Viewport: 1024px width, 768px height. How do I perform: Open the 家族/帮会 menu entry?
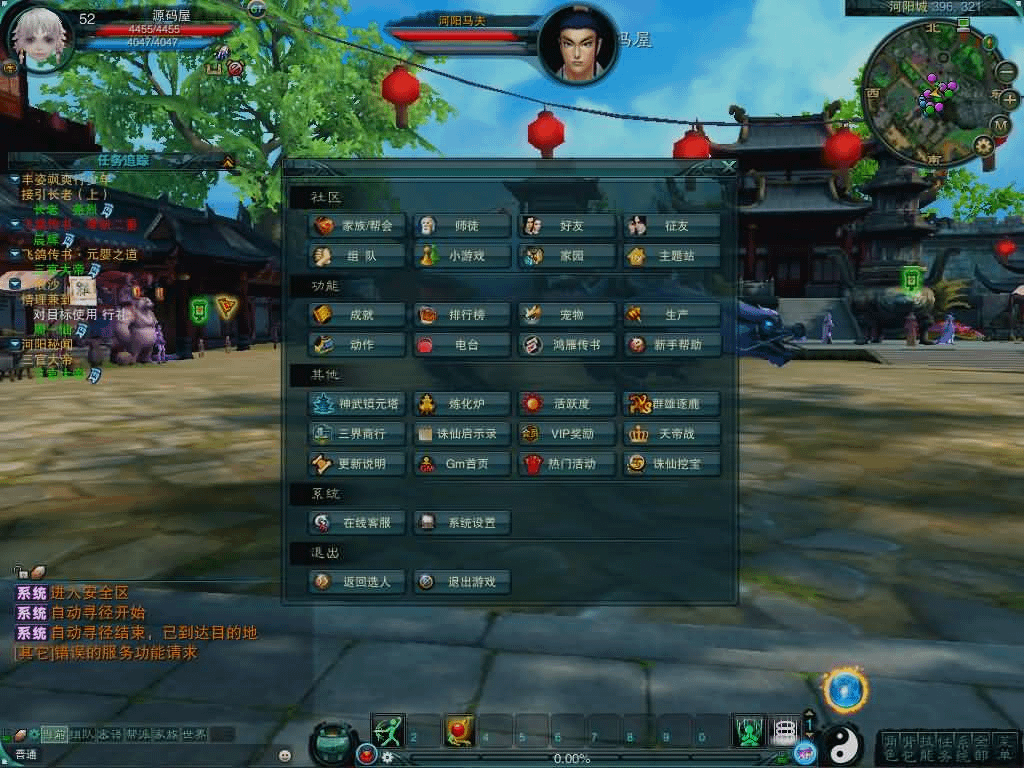[358, 226]
